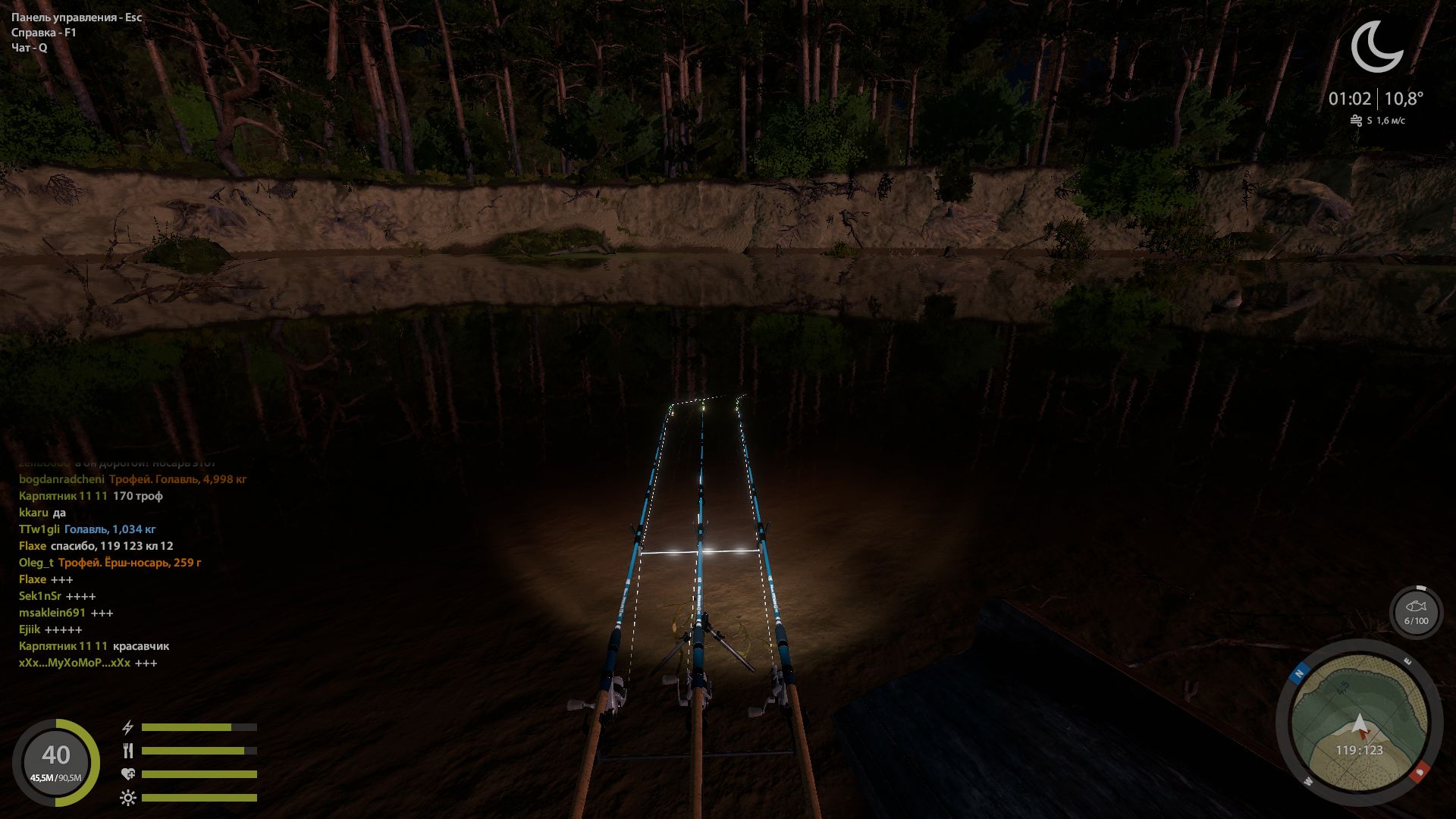This screenshot has width=1456, height=819.
Task: Click the lightning energy stat icon
Action: pos(127,726)
